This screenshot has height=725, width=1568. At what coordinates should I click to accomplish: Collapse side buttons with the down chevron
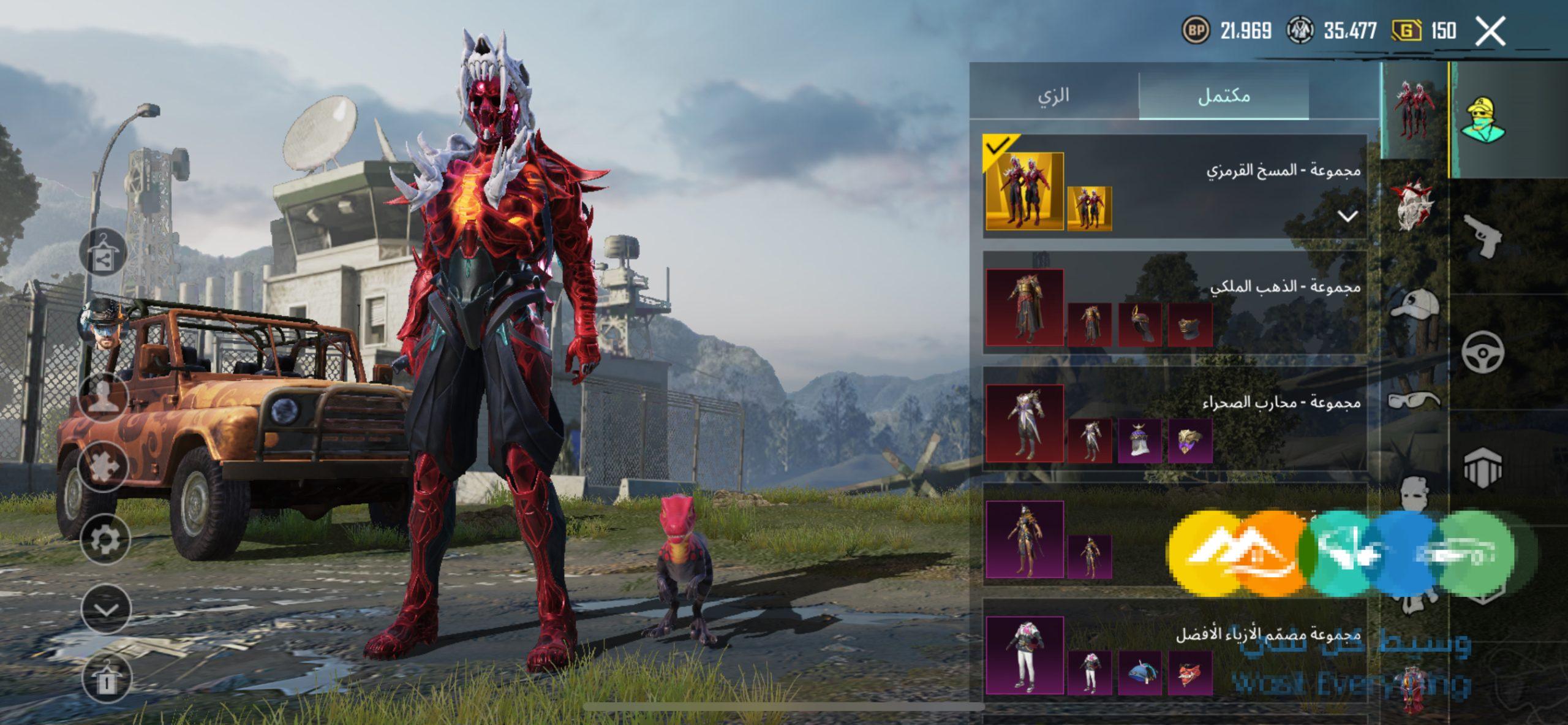[106, 610]
